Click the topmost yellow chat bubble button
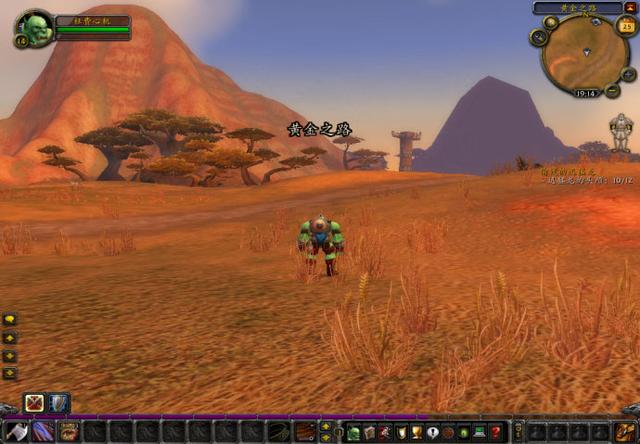The image size is (640, 444). 10,320
